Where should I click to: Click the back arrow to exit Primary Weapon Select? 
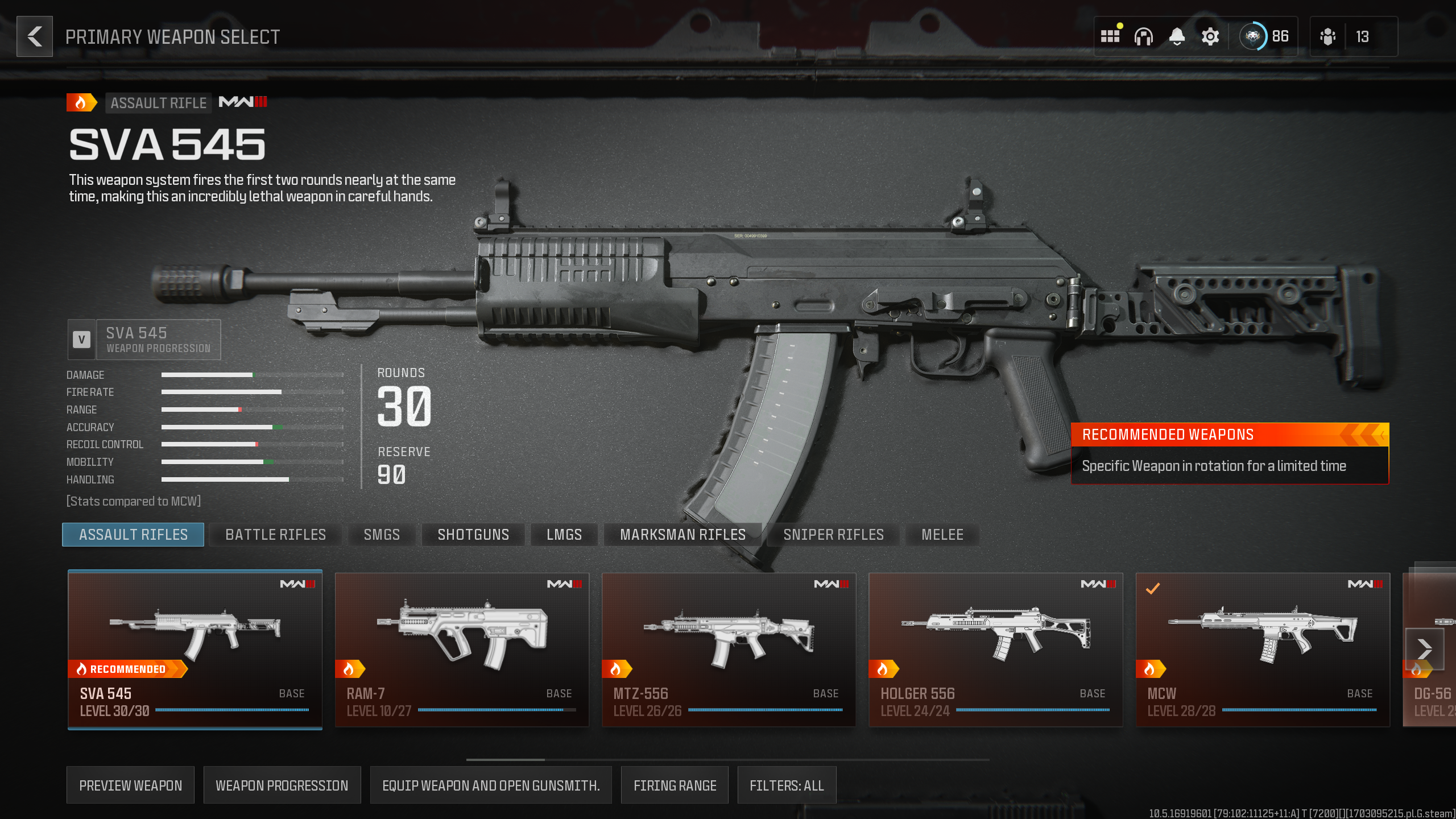(34, 36)
